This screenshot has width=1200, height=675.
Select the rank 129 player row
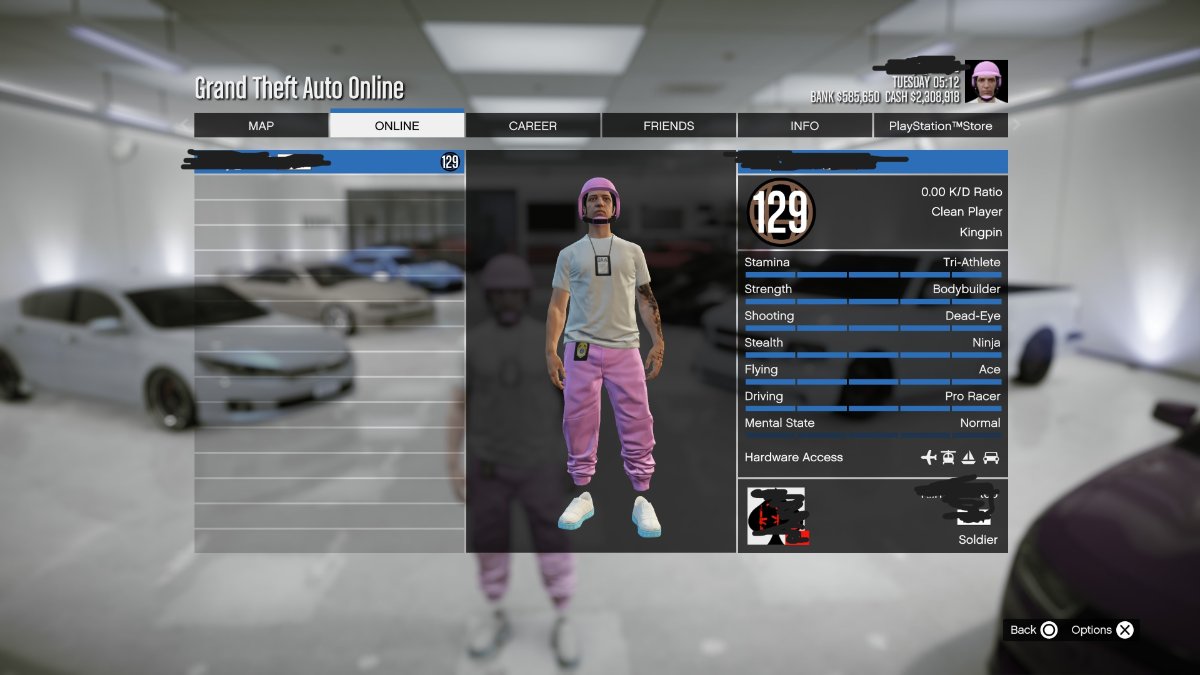pyautogui.click(x=329, y=162)
